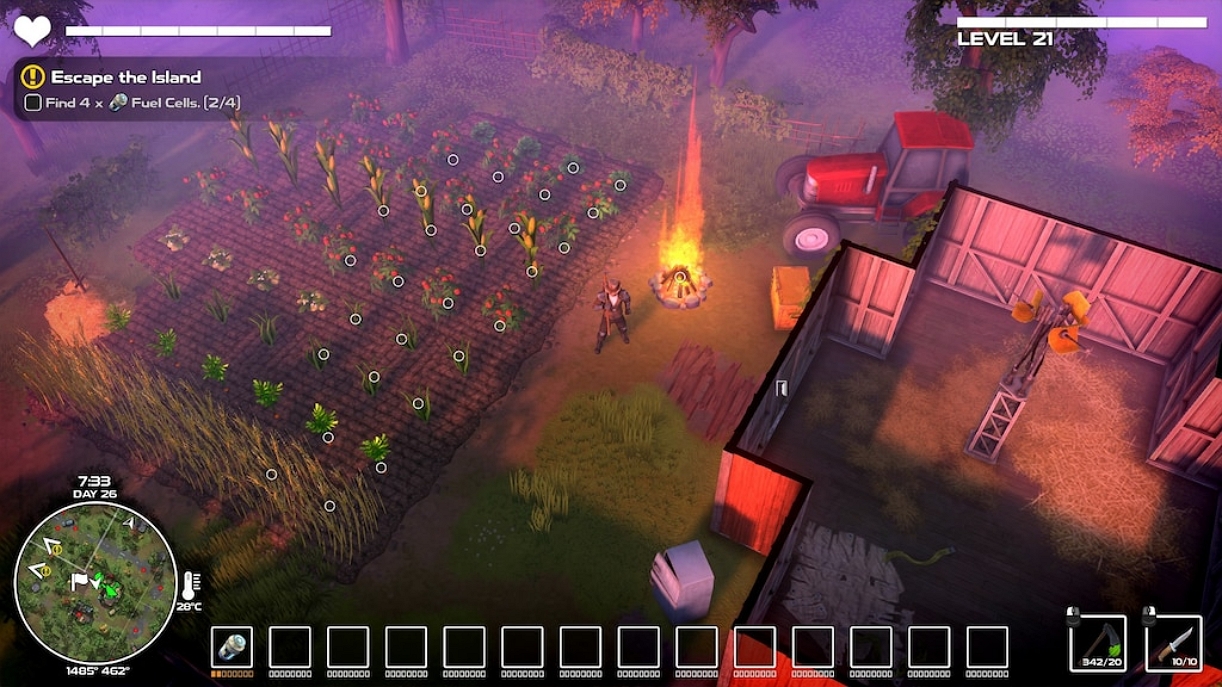Select the fuel cell hotbar slot
Image resolution: width=1222 pixels, height=687 pixels.
tap(232, 647)
